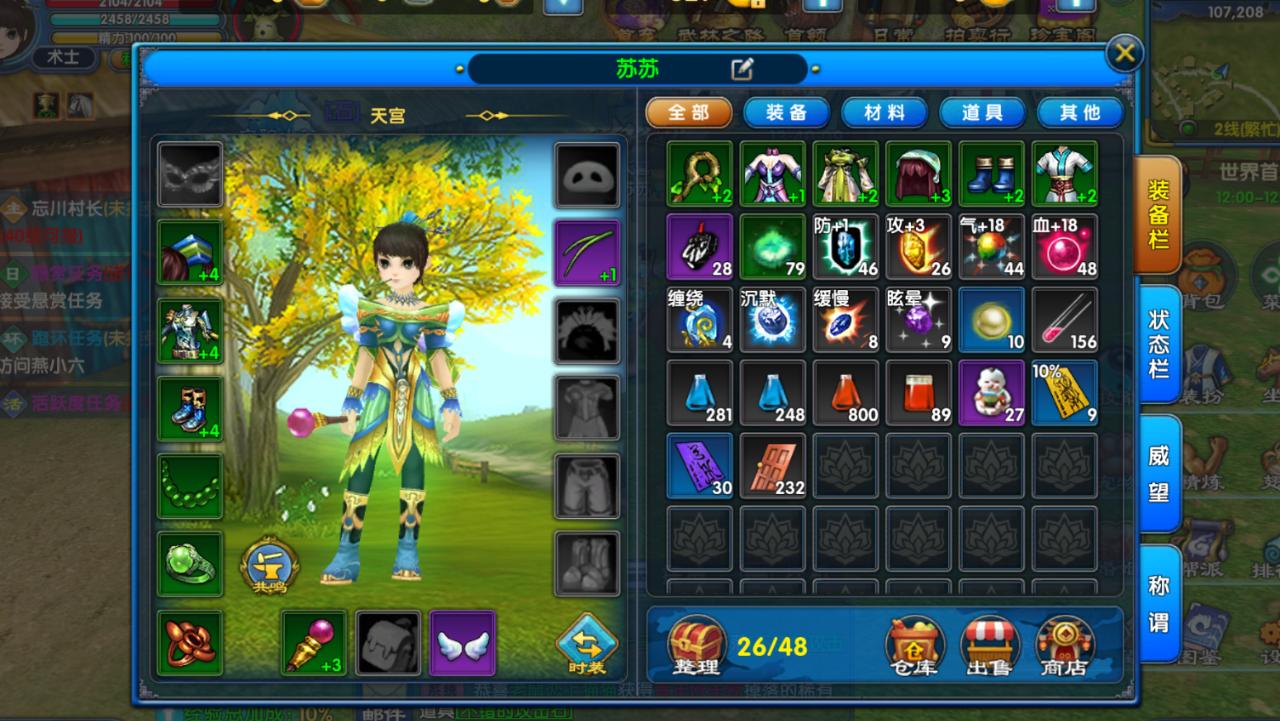Close the character inventory window

1124,53
